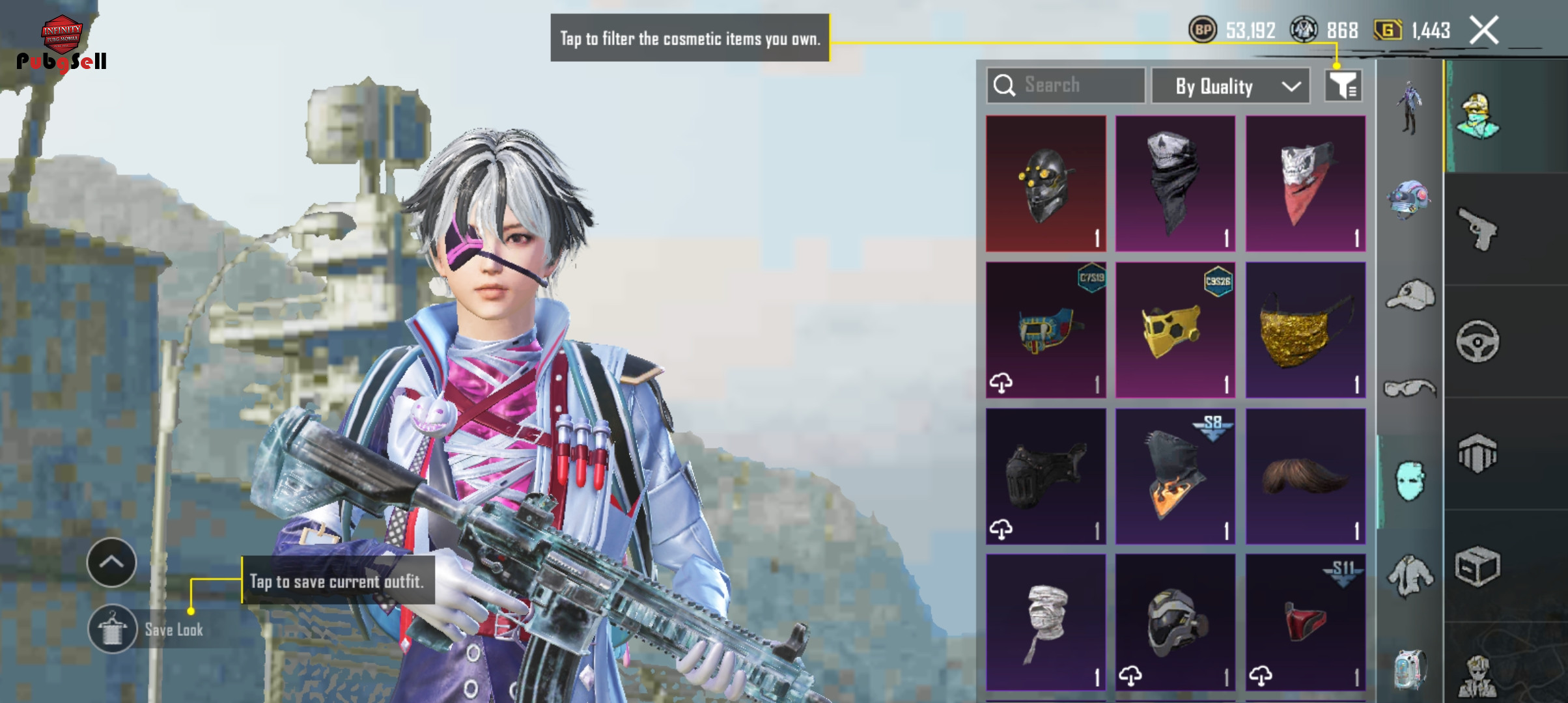Choose the brown mustache item

pos(1305,476)
